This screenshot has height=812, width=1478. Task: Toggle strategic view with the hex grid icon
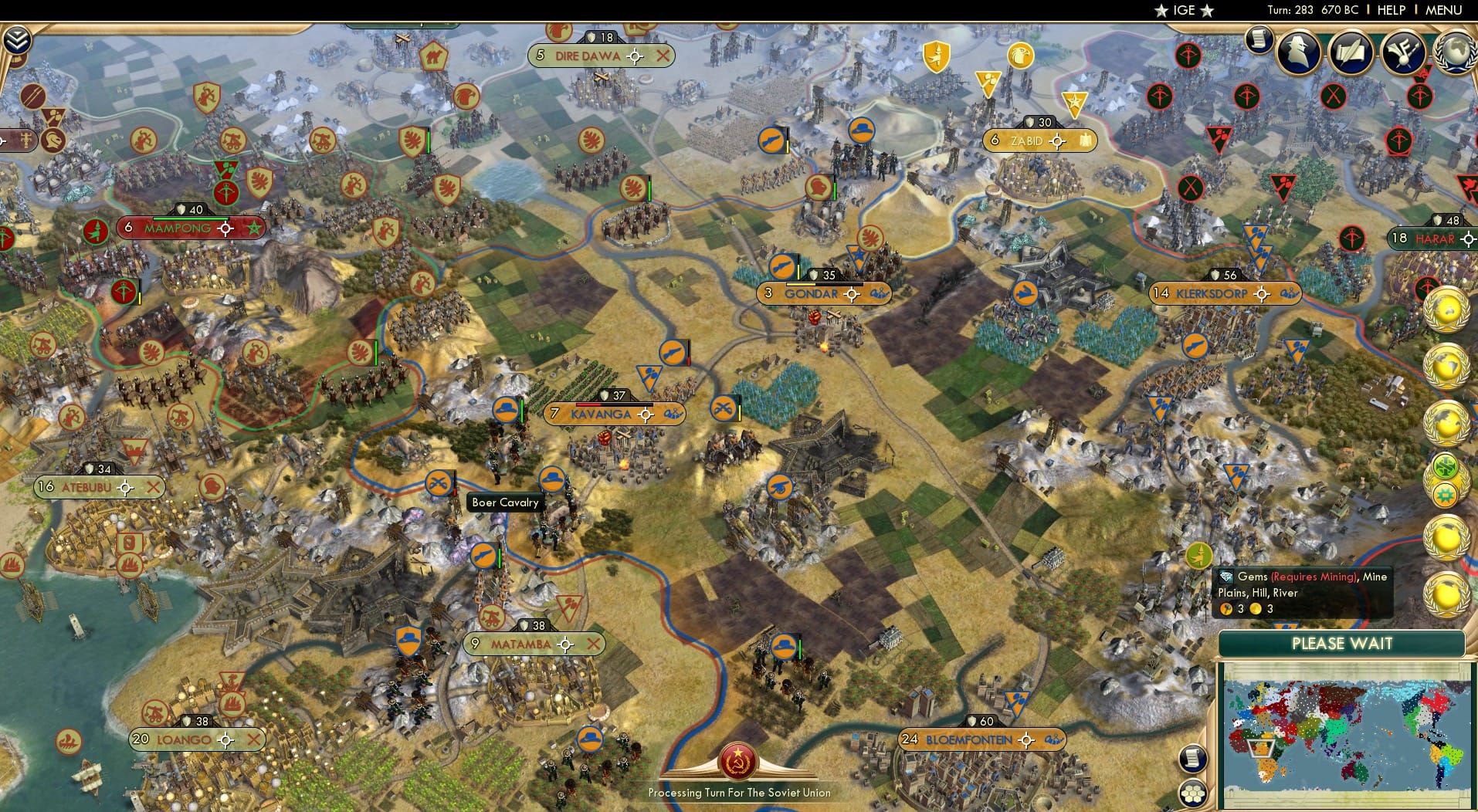1195,791
